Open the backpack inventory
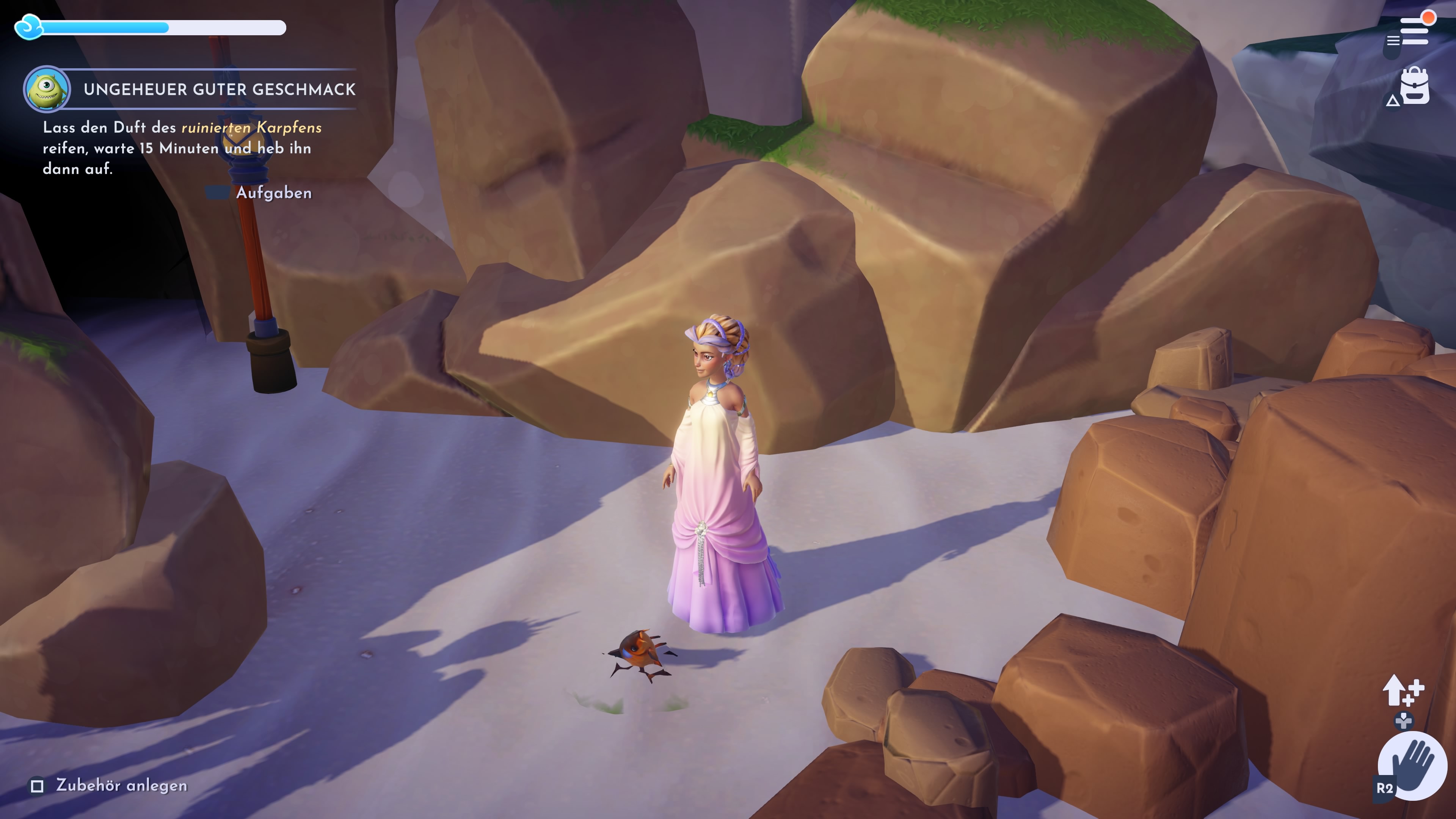The image size is (1456, 819). point(1415,86)
